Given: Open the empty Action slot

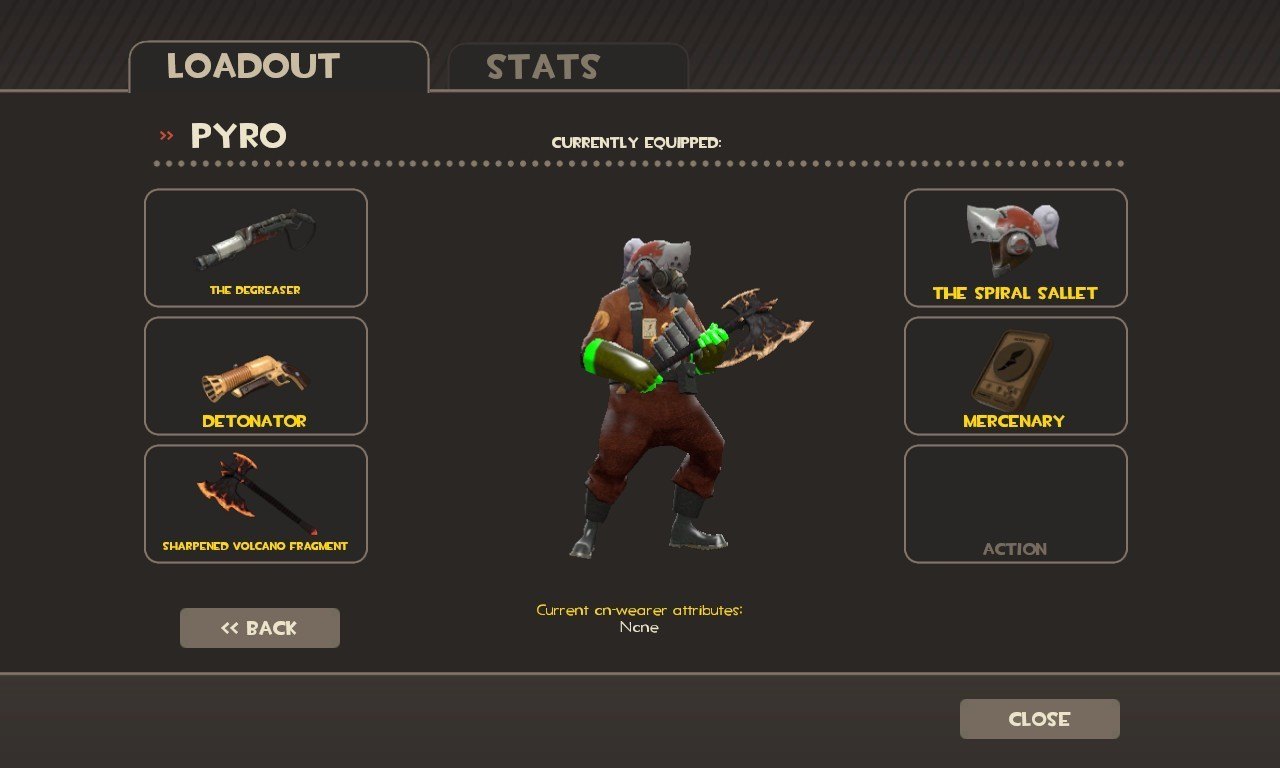Looking at the screenshot, I should tap(1015, 504).
